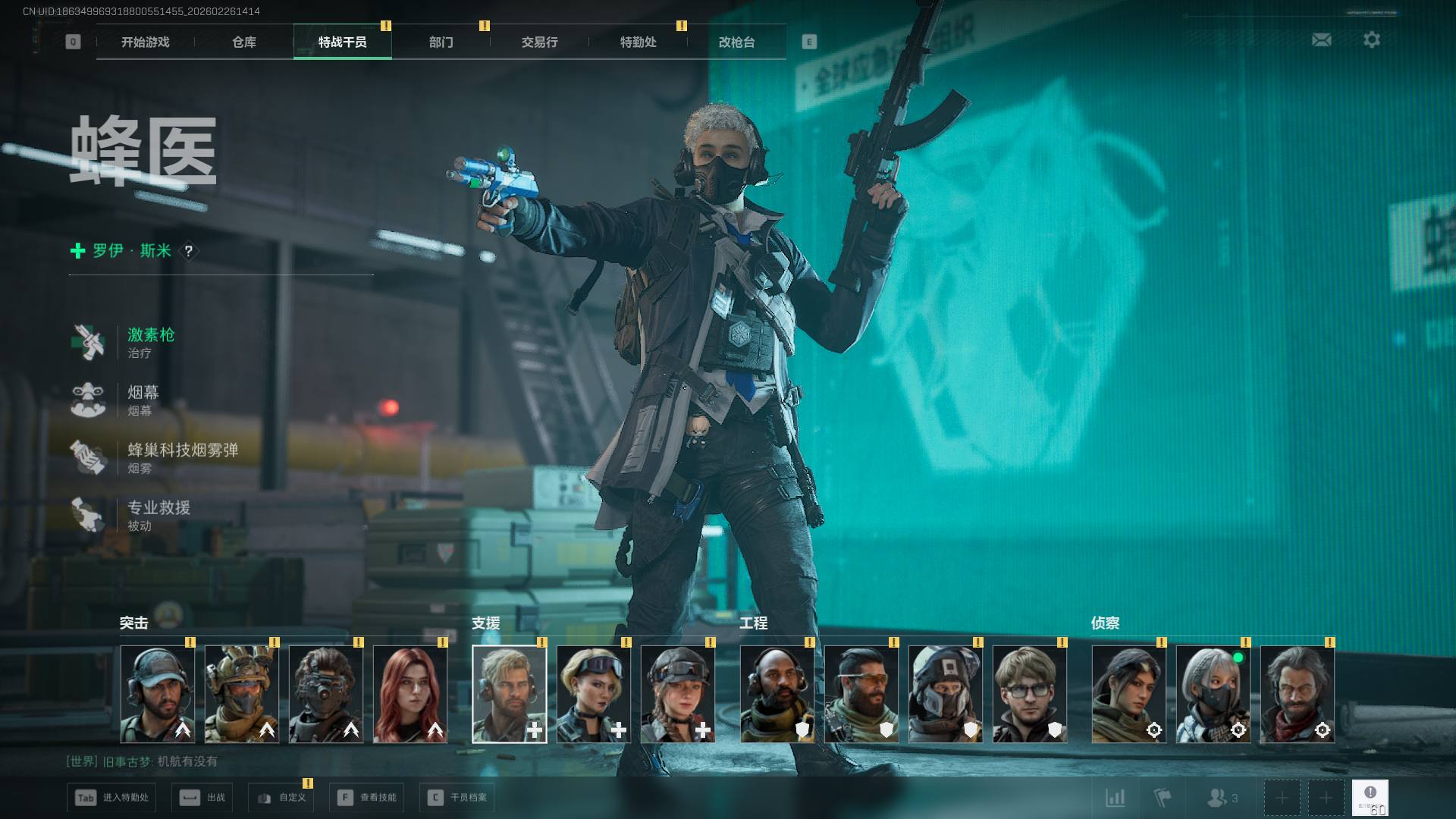The image size is (1456, 819).
Task: Pick the red-haired assault operator portrait
Action: [410, 694]
